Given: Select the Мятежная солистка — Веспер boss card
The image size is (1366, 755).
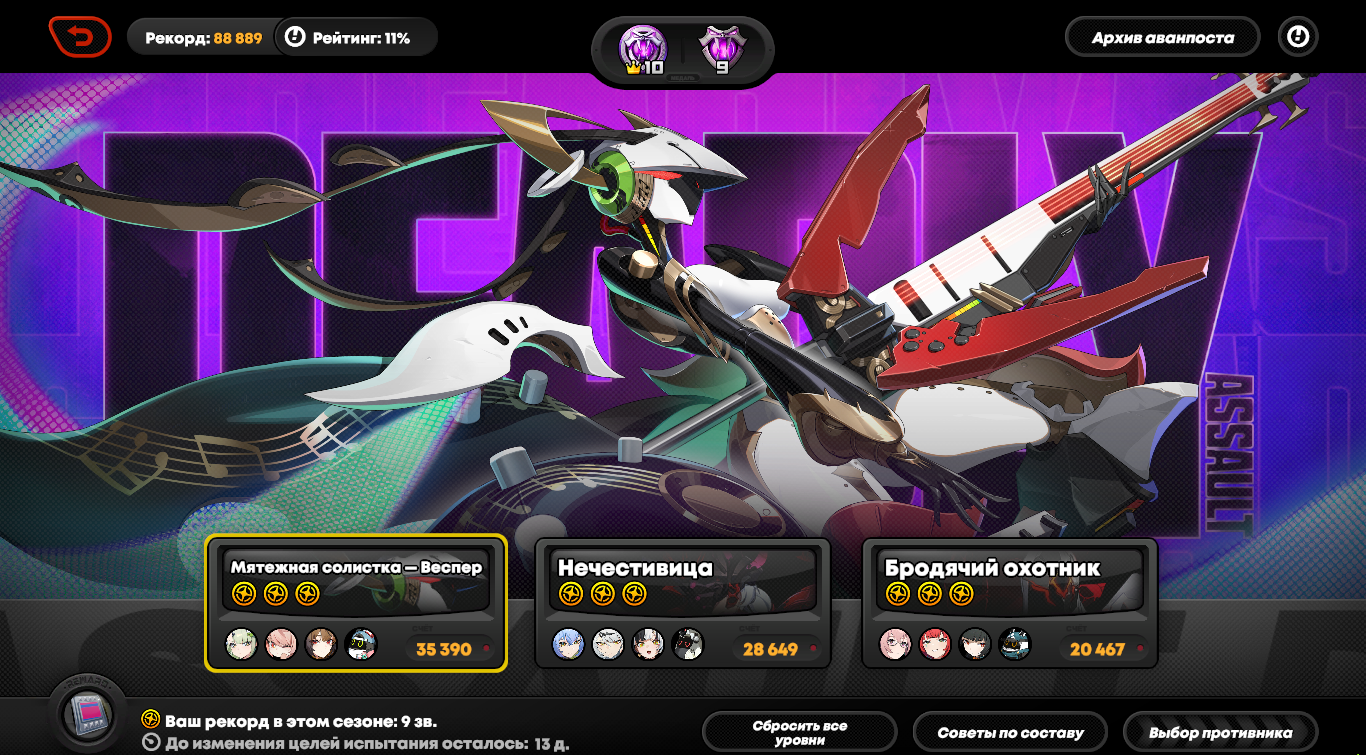Looking at the screenshot, I should coord(356,603).
